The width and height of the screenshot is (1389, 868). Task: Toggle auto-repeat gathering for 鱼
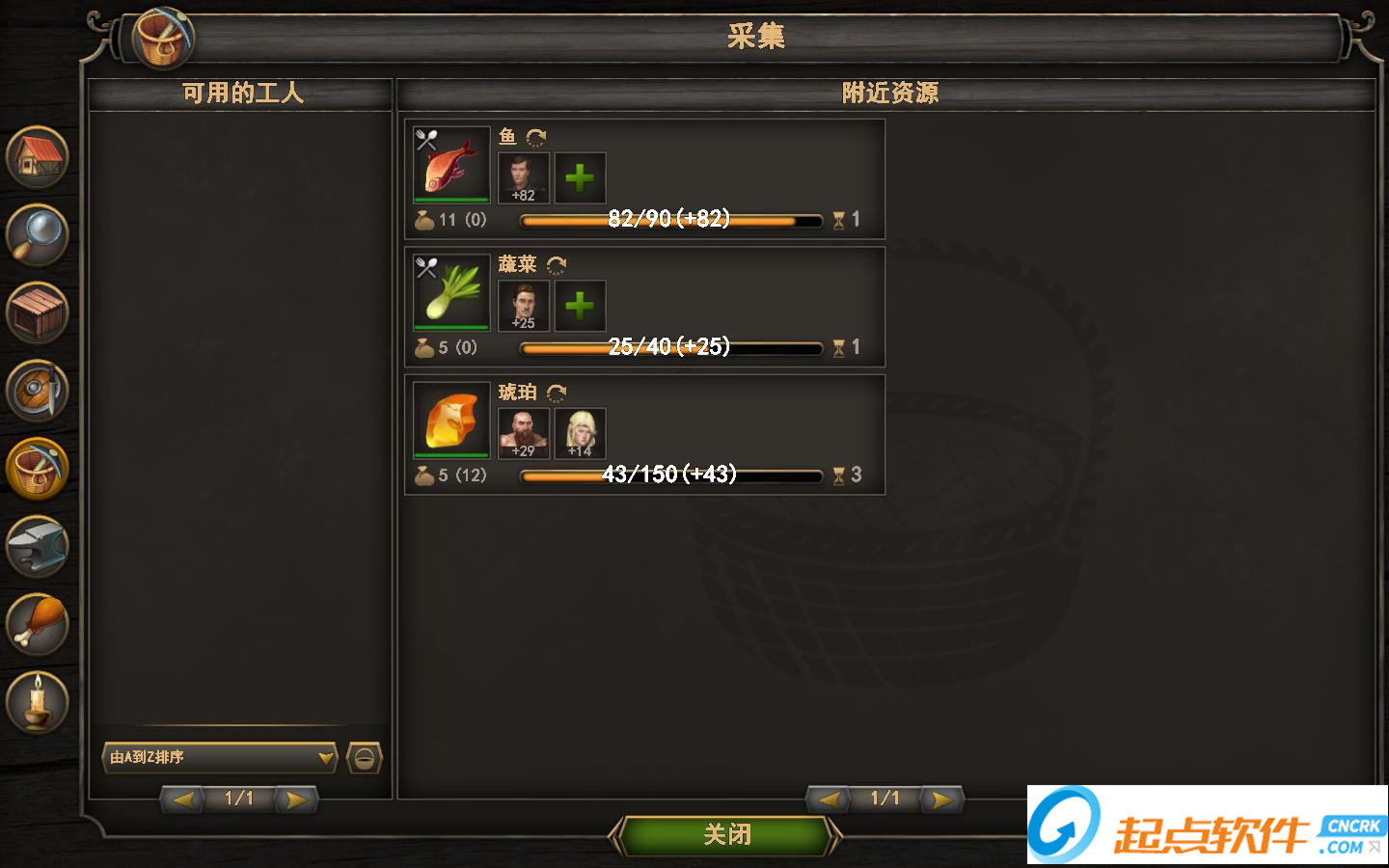[x=536, y=137]
